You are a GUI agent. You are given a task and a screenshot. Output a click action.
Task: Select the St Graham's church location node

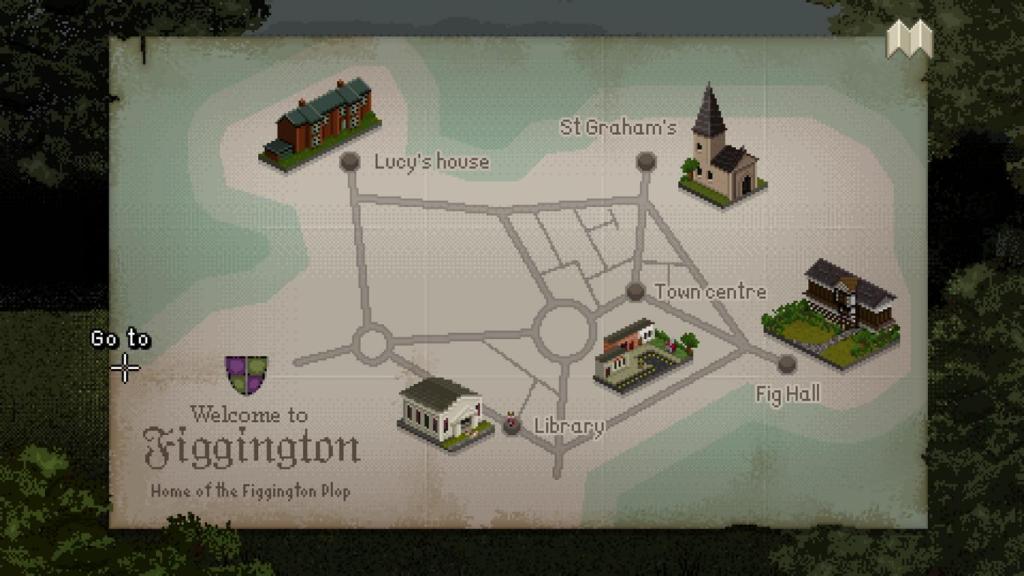pyautogui.click(x=646, y=160)
